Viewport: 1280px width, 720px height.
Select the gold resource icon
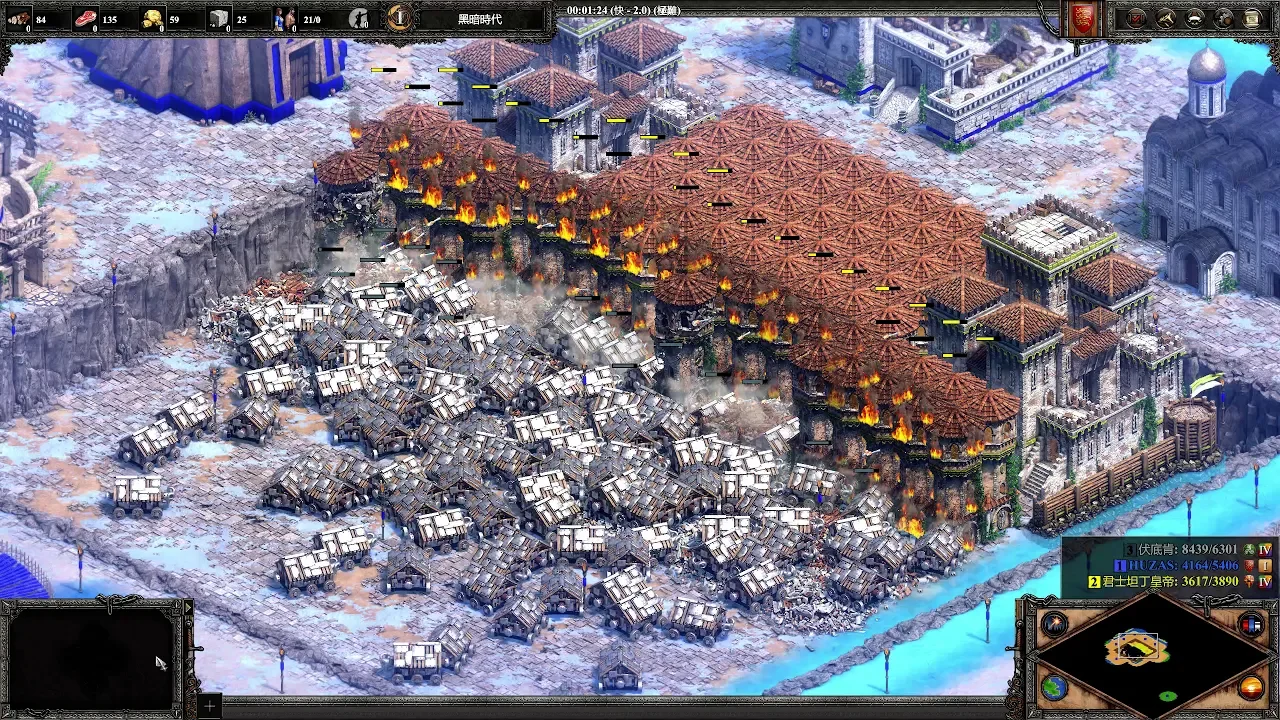tap(153, 18)
